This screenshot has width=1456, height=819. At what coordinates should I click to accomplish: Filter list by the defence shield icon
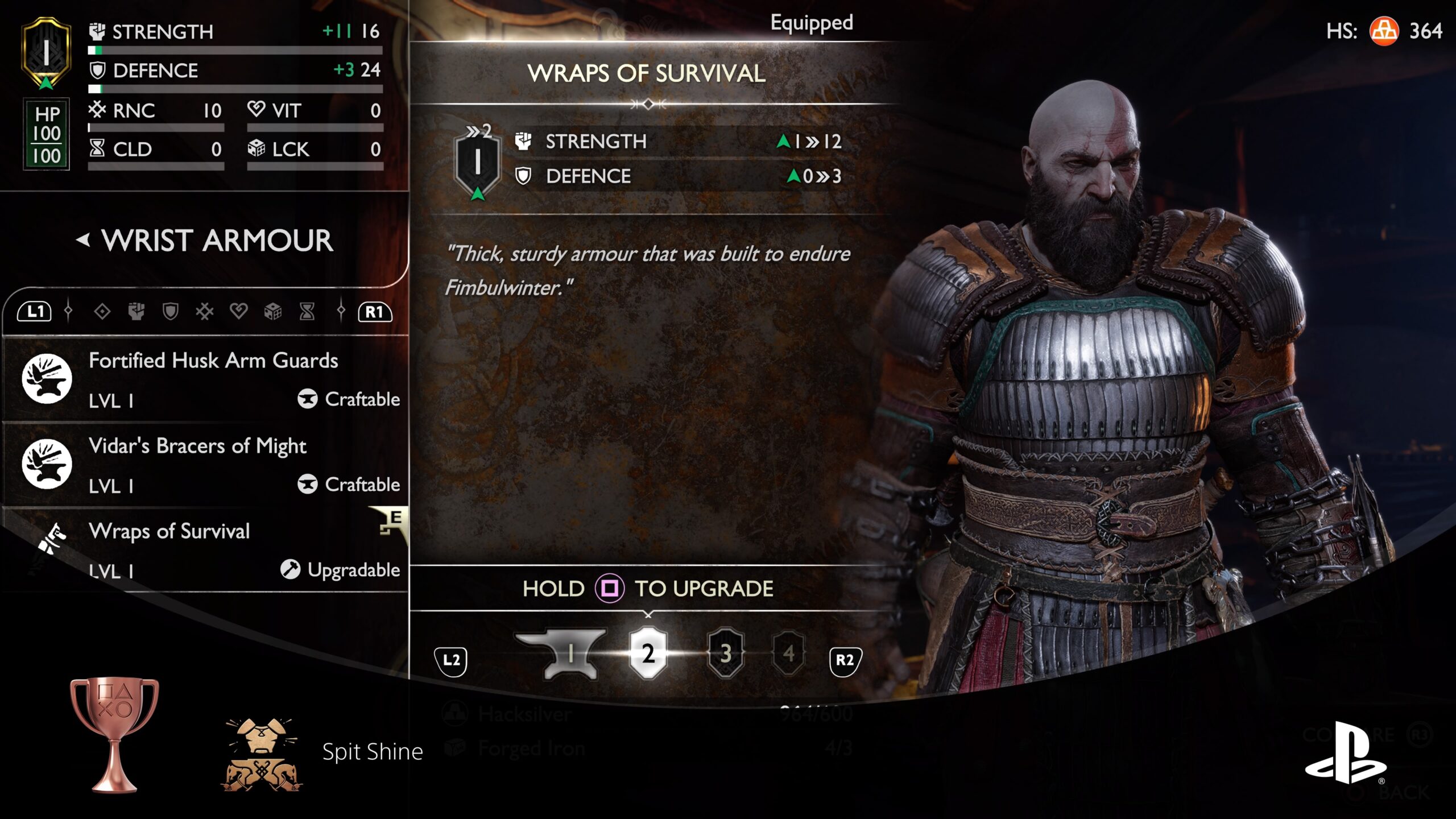coord(171,311)
